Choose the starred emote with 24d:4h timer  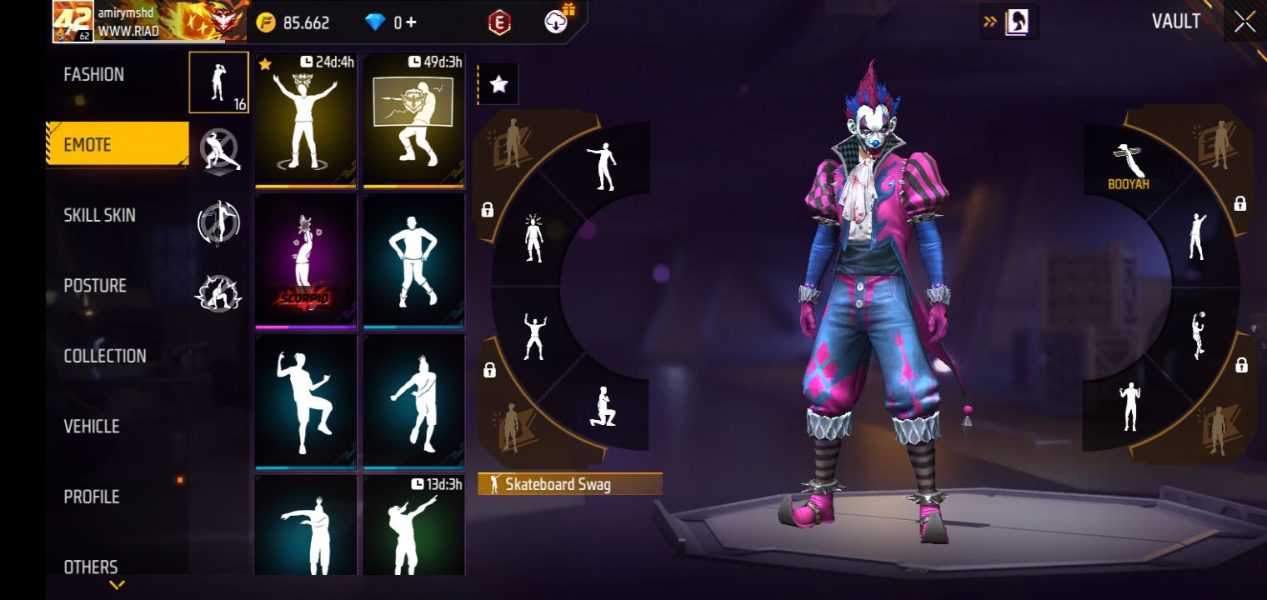(305, 120)
